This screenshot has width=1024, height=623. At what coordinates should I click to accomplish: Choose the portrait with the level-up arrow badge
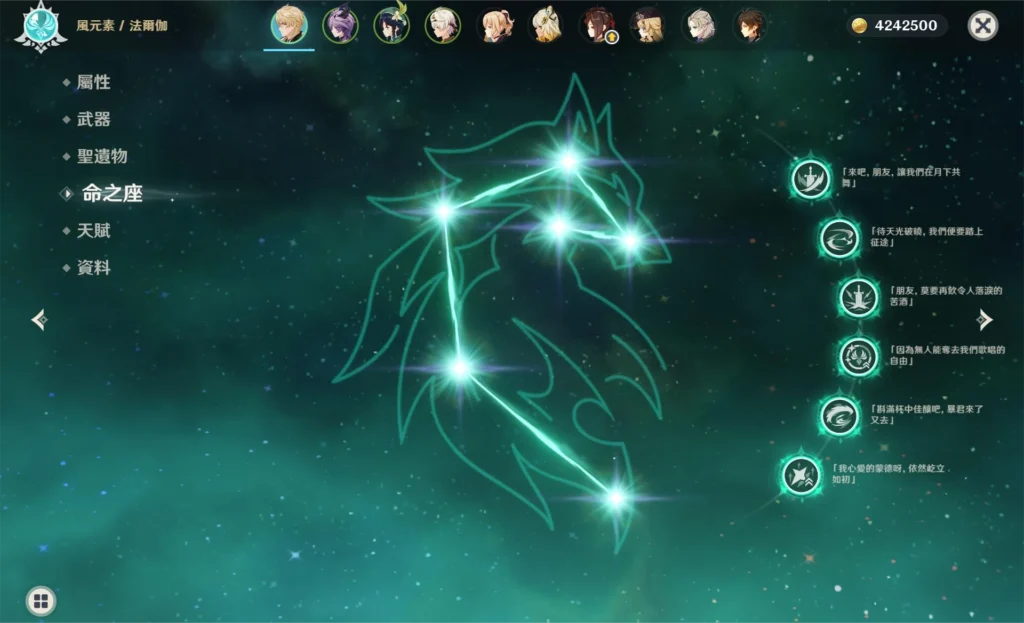(597, 26)
